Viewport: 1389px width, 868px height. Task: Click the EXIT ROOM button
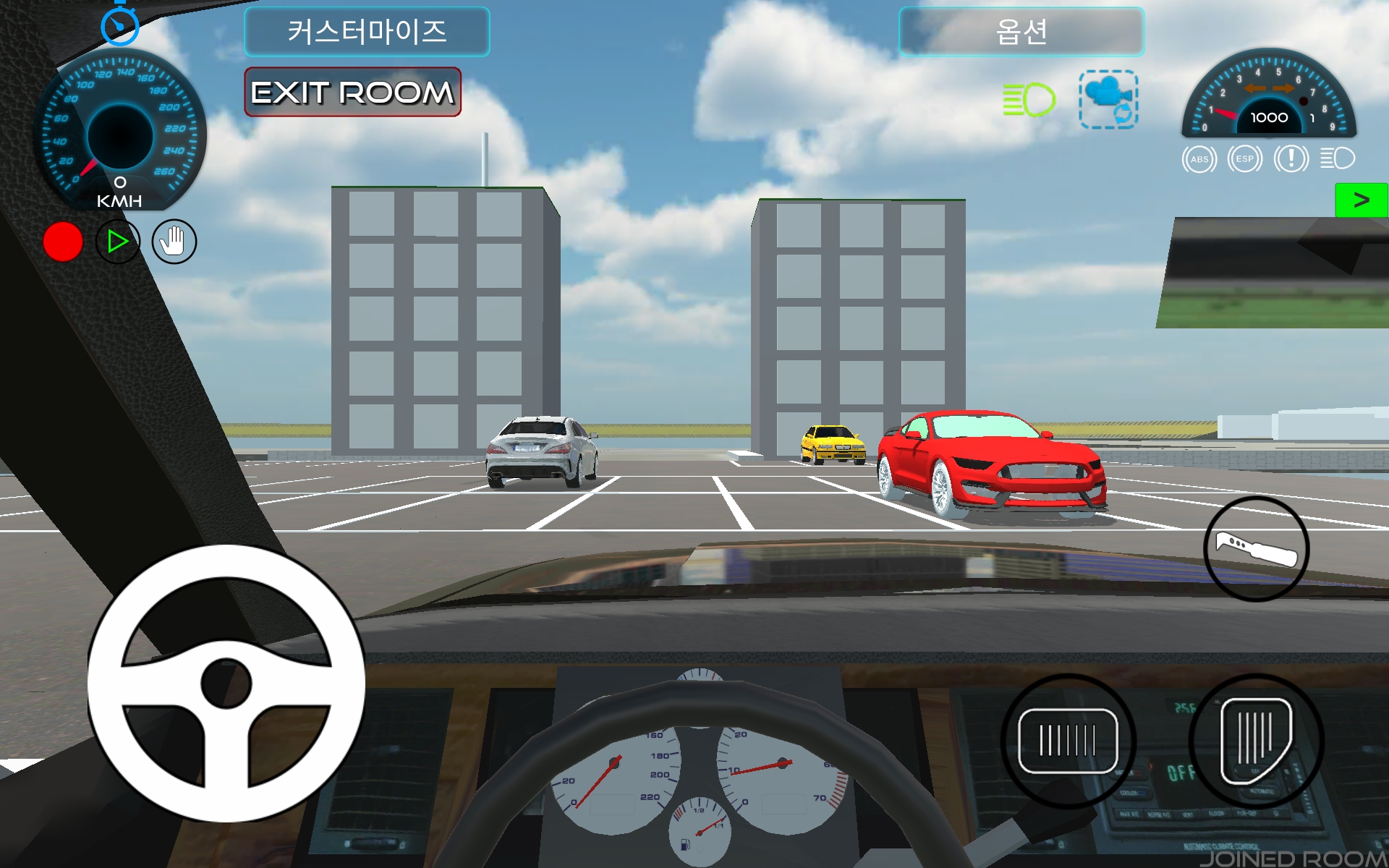[352, 93]
